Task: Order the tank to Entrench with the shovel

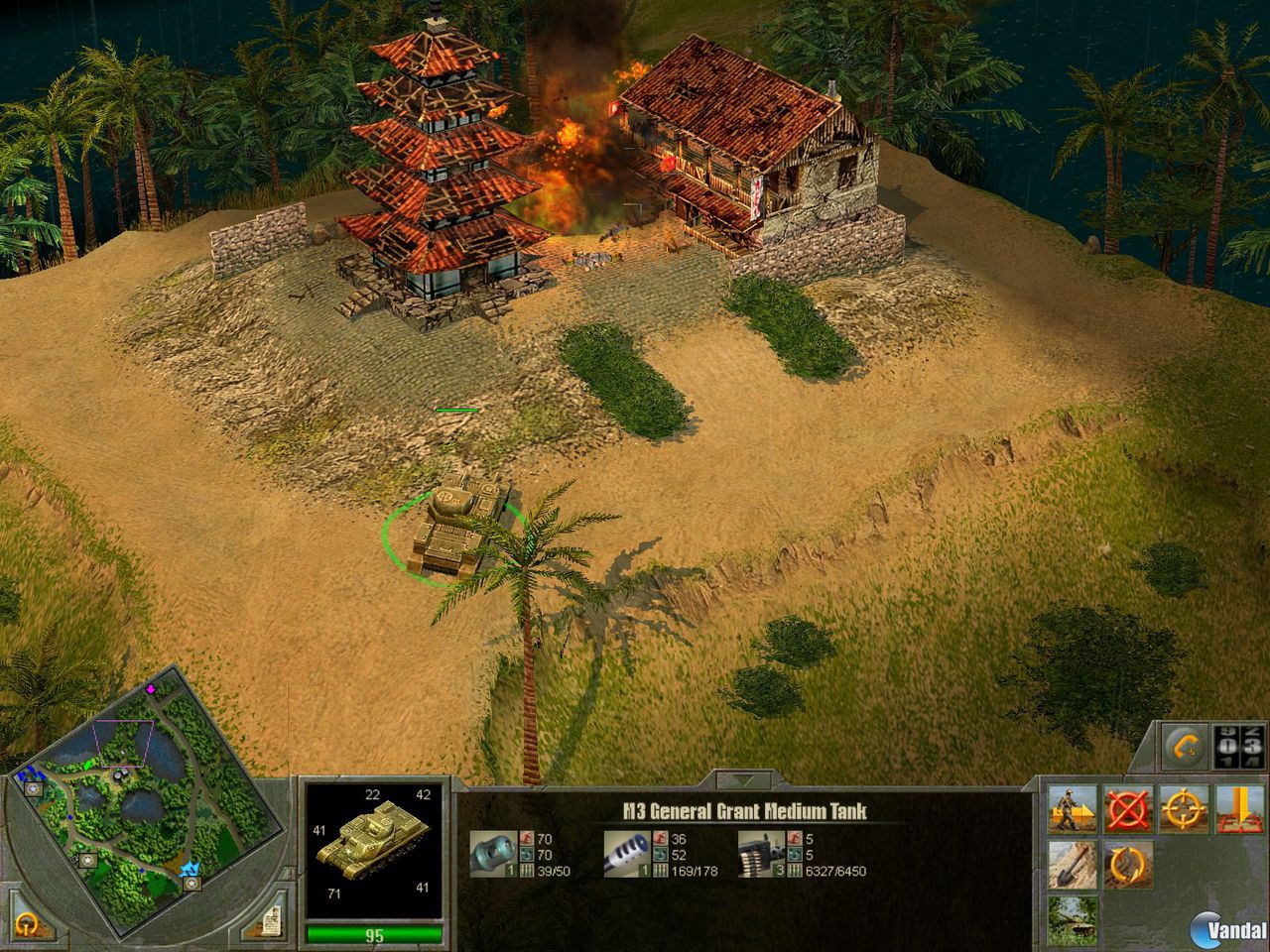Action: (x=1073, y=865)
